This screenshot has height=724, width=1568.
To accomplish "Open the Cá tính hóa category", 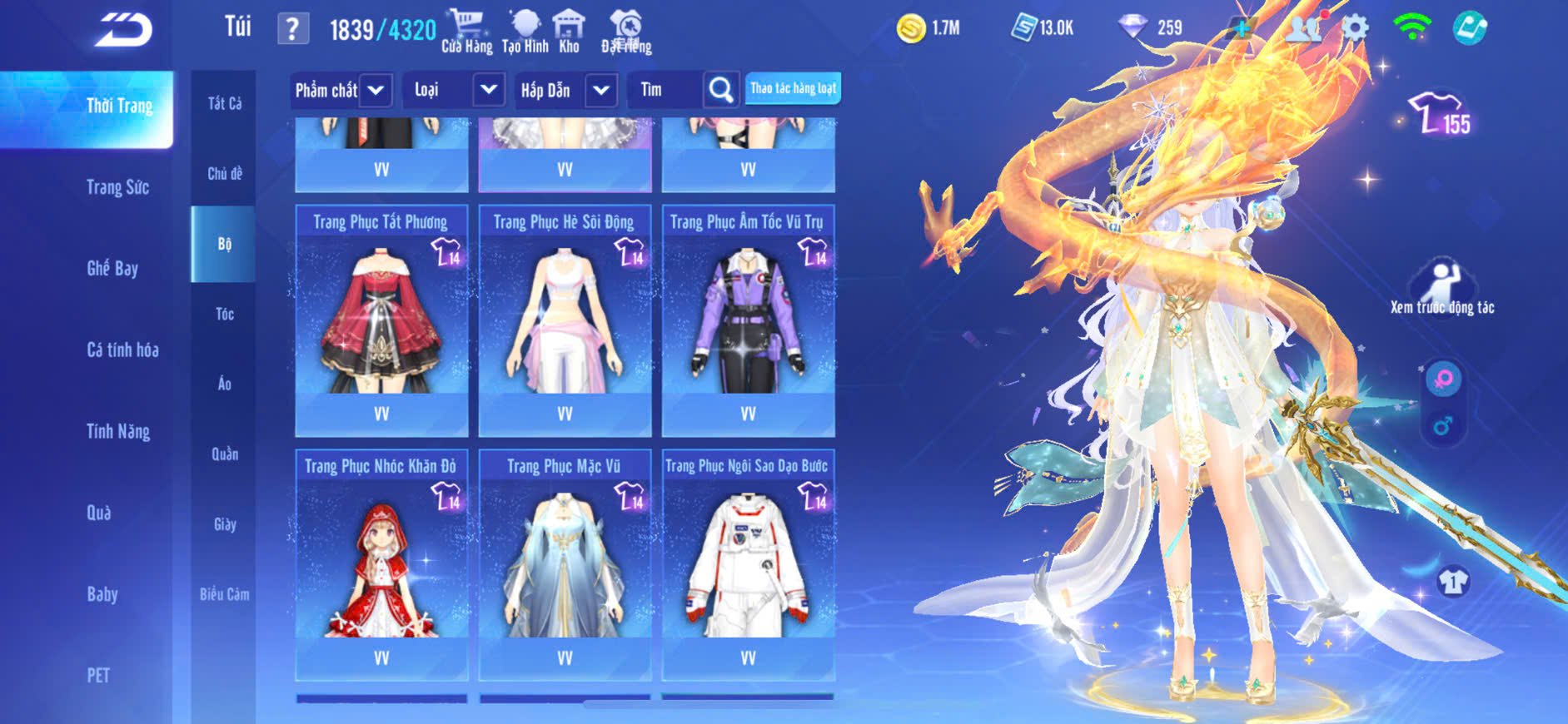I will pos(122,350).
